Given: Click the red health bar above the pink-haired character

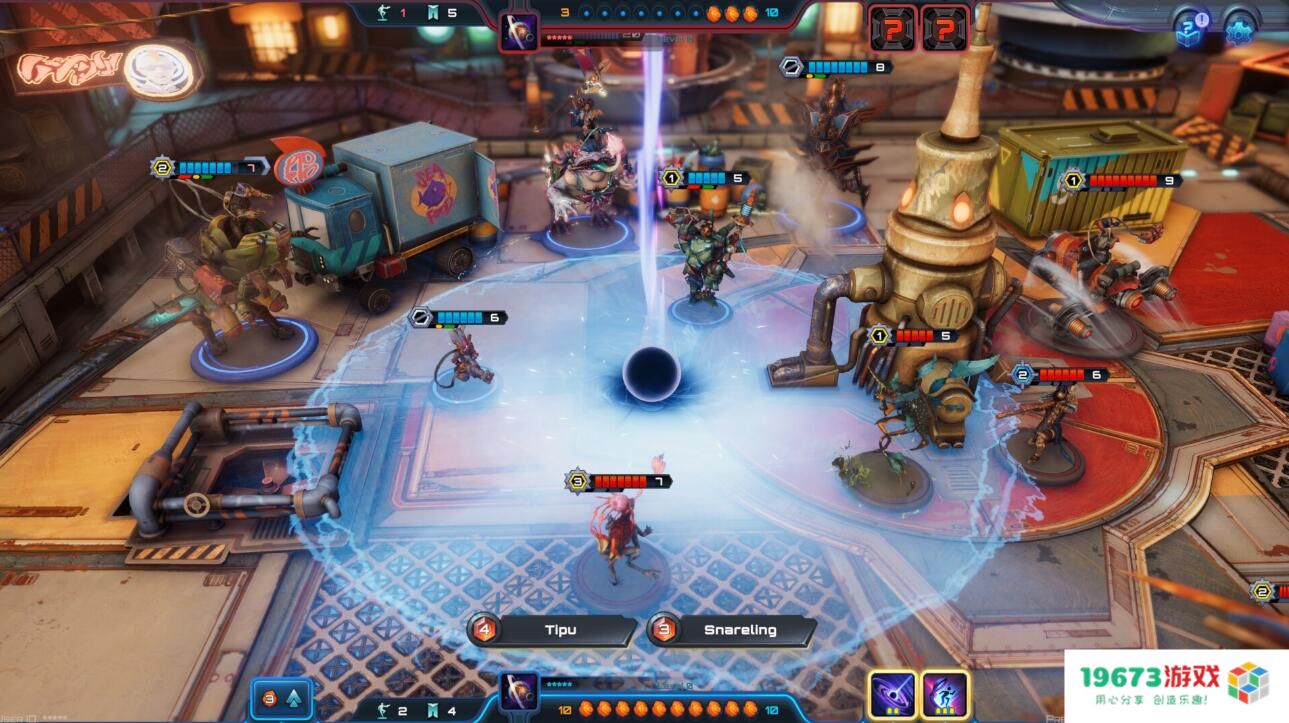Looking at the screenshot, I should pos(622,479).
